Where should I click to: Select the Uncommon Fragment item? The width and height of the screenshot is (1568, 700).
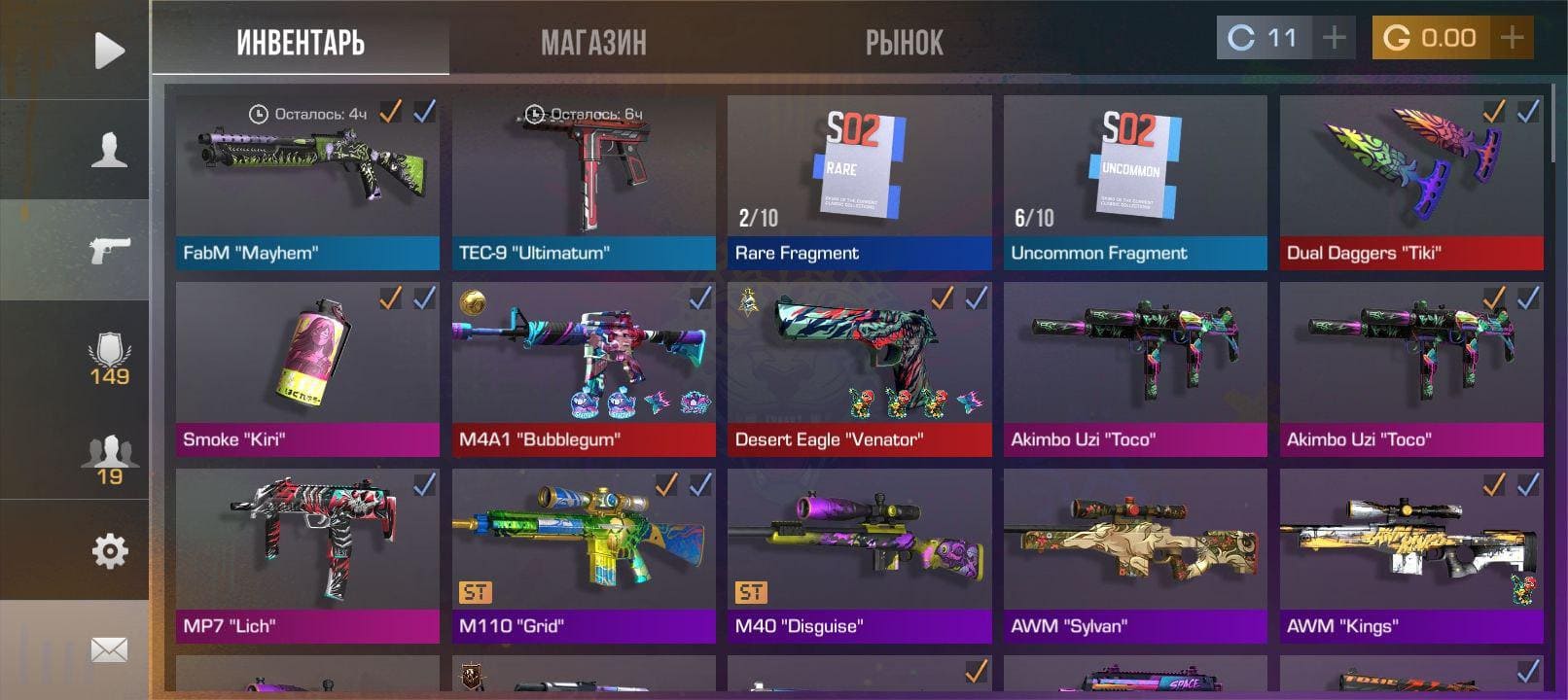1135,182
